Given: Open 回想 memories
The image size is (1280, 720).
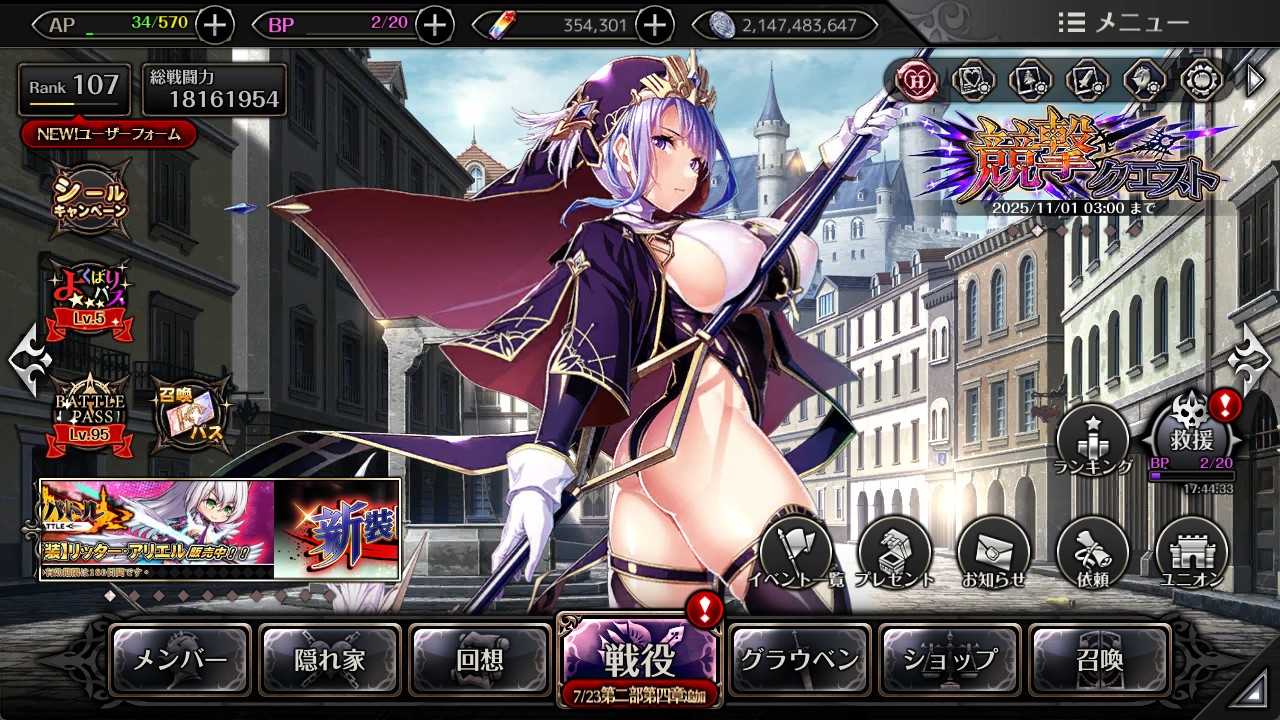Looking at the screenshot, I should coord(480,660).
